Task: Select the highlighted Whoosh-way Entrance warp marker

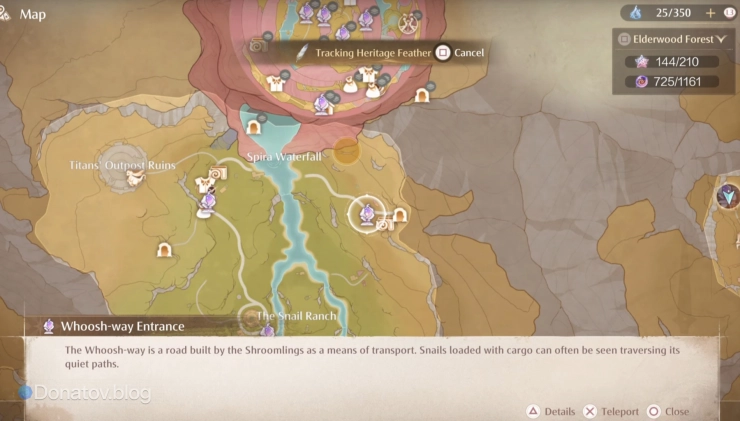Action: [367, 213]
